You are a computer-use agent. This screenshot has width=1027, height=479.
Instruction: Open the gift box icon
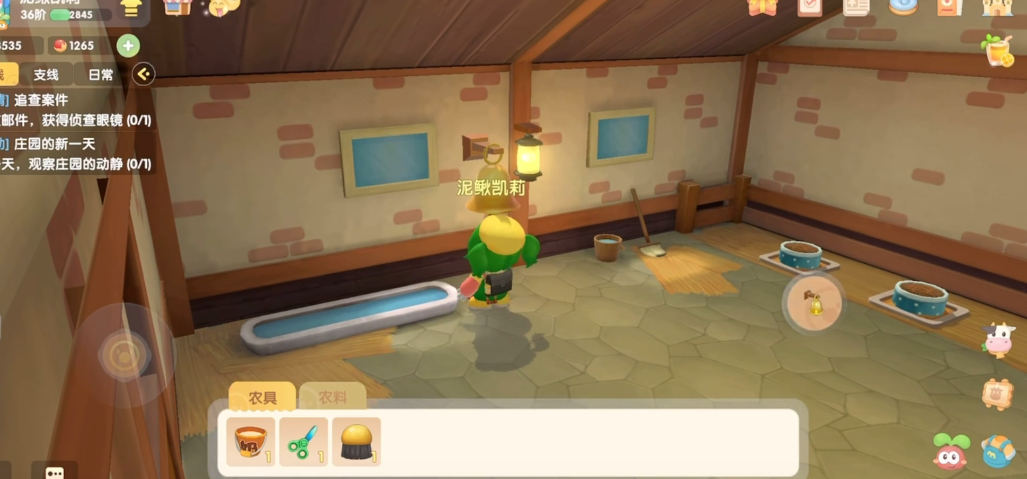(763, 7)
